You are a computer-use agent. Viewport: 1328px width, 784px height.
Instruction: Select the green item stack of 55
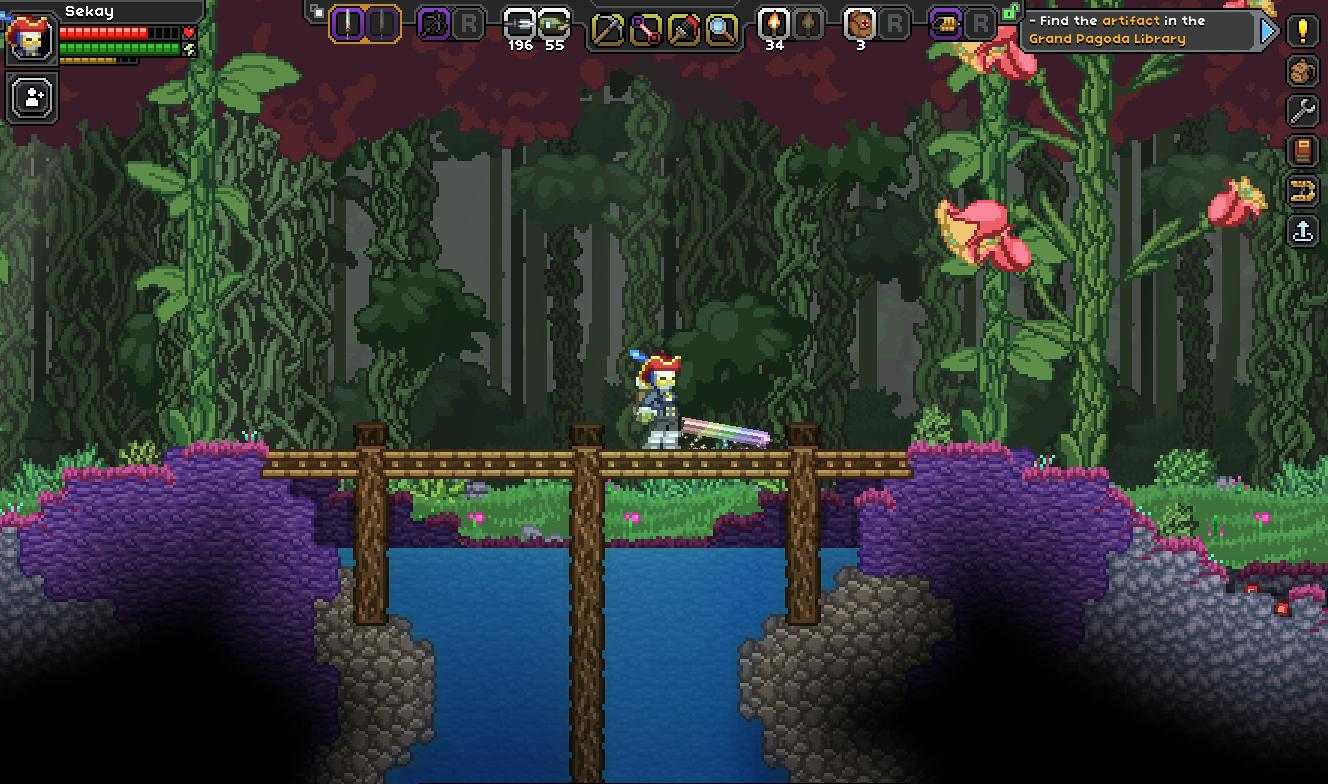554,23
